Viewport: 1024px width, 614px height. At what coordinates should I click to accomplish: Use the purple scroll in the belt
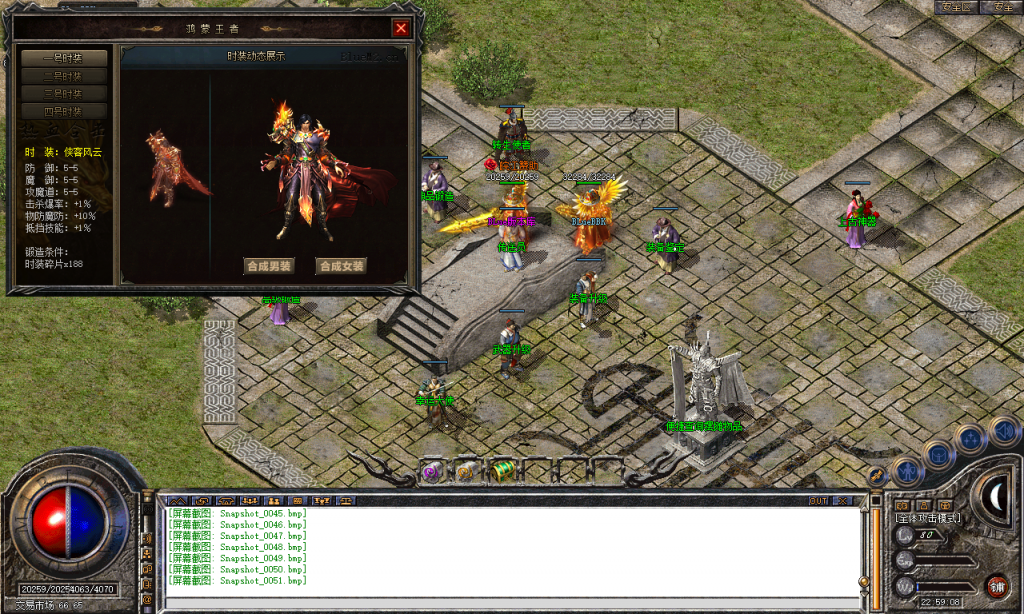click(x=432, y=472)
